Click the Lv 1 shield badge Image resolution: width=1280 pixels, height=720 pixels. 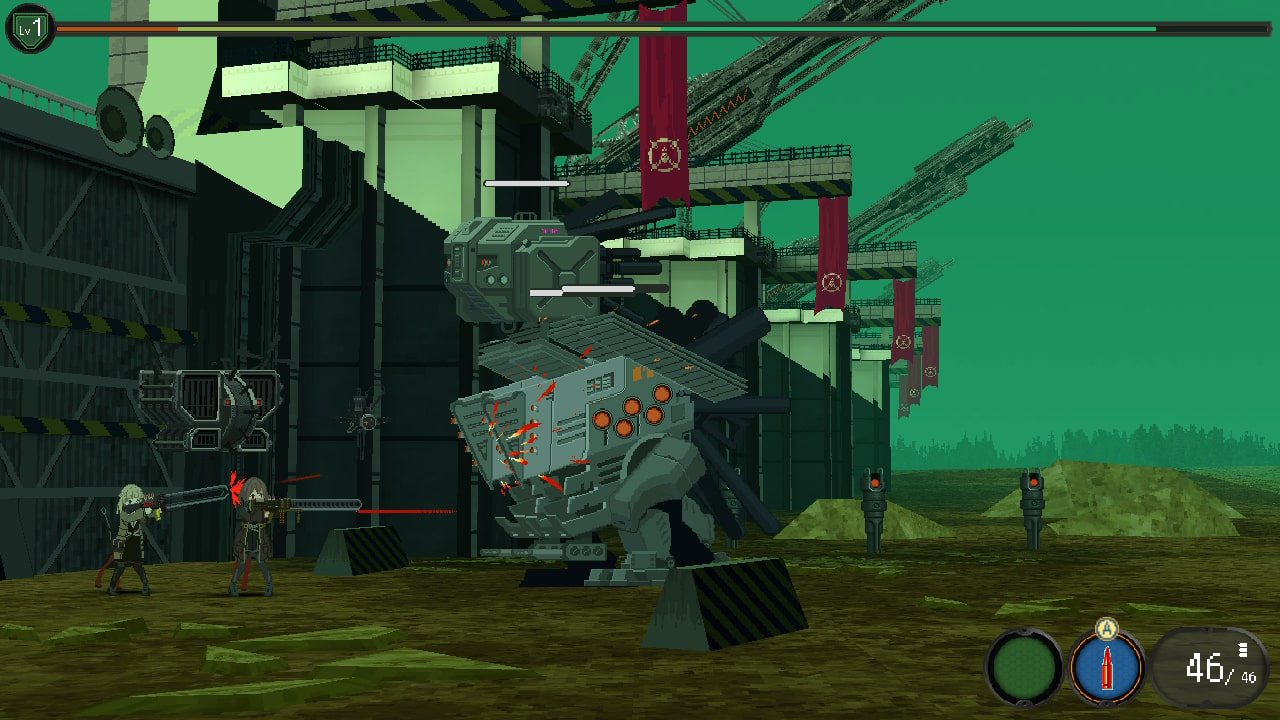[30, 29]
